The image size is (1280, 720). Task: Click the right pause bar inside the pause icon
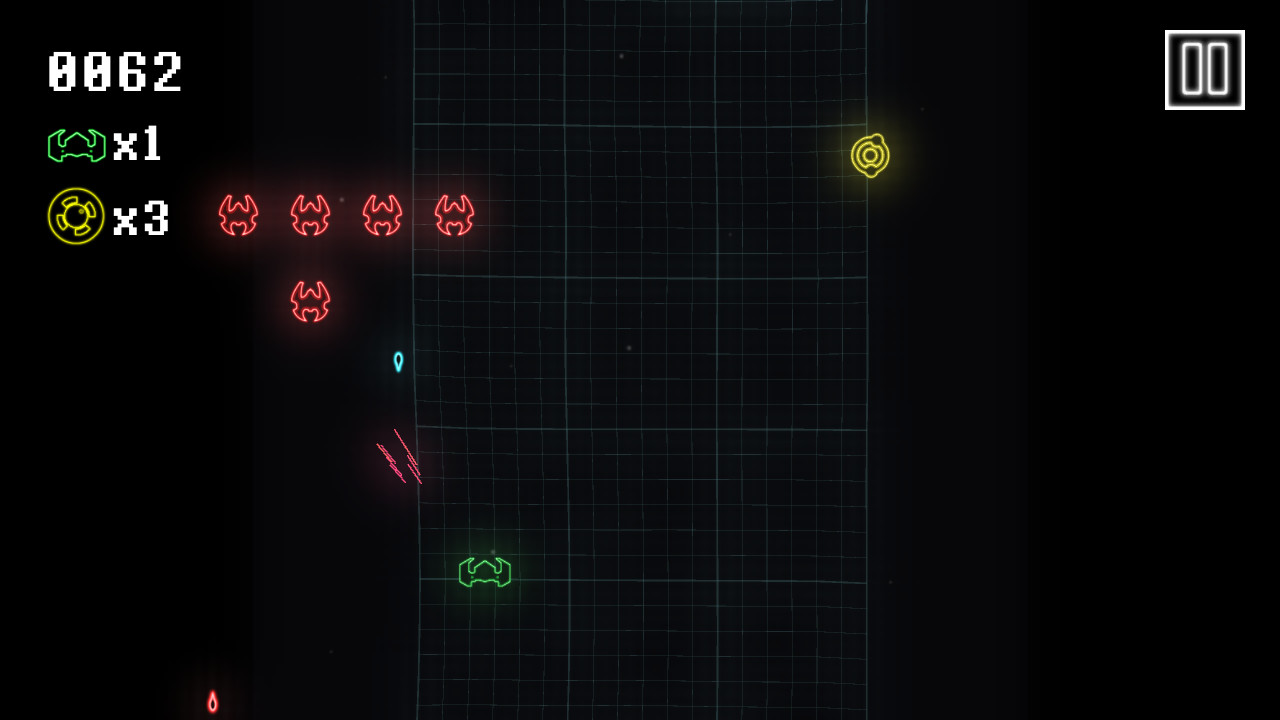click(1216, 68)
